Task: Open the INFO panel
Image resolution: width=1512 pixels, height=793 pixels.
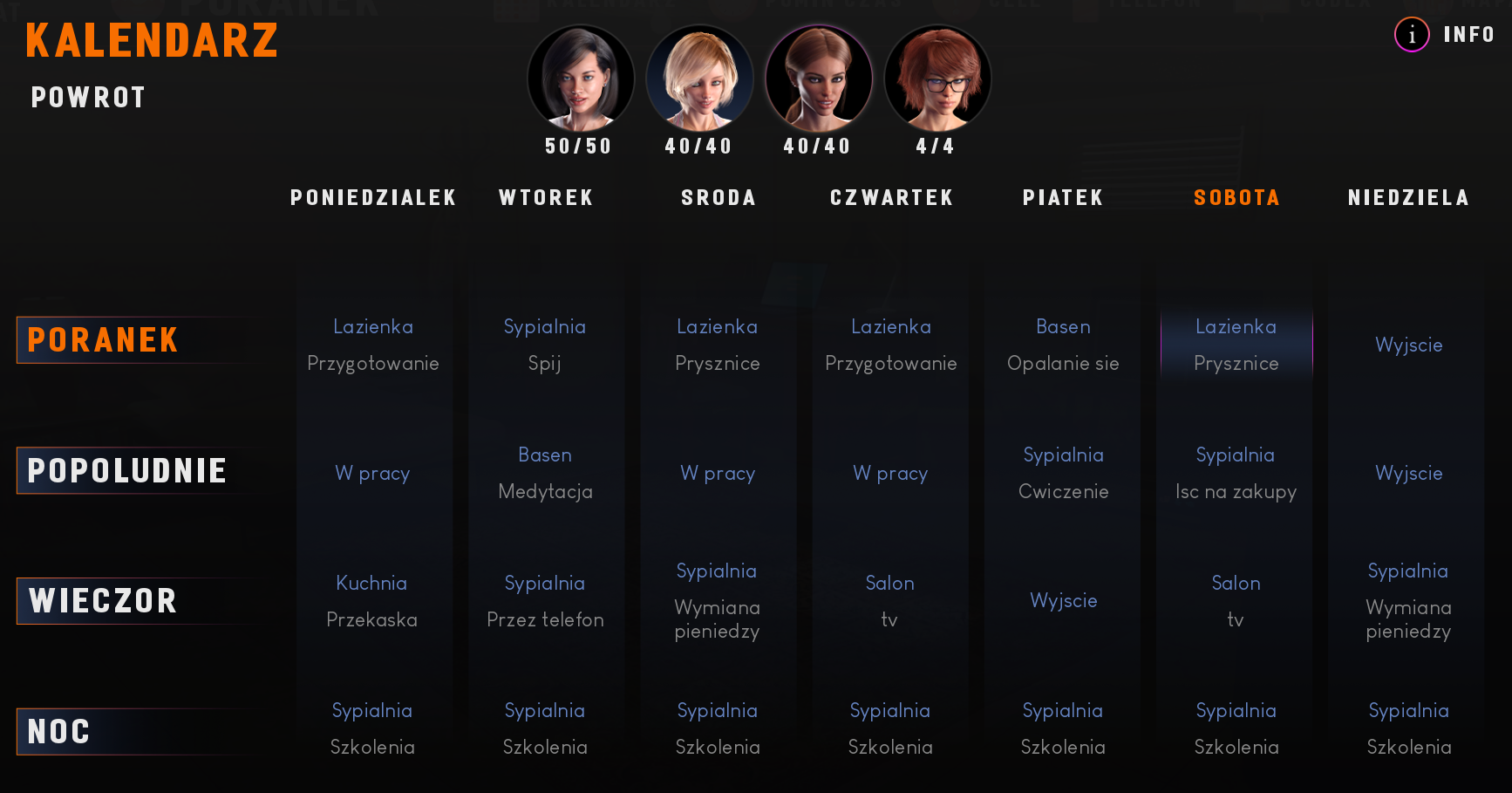Action: pyautogui.click(x=1446, y=35)
